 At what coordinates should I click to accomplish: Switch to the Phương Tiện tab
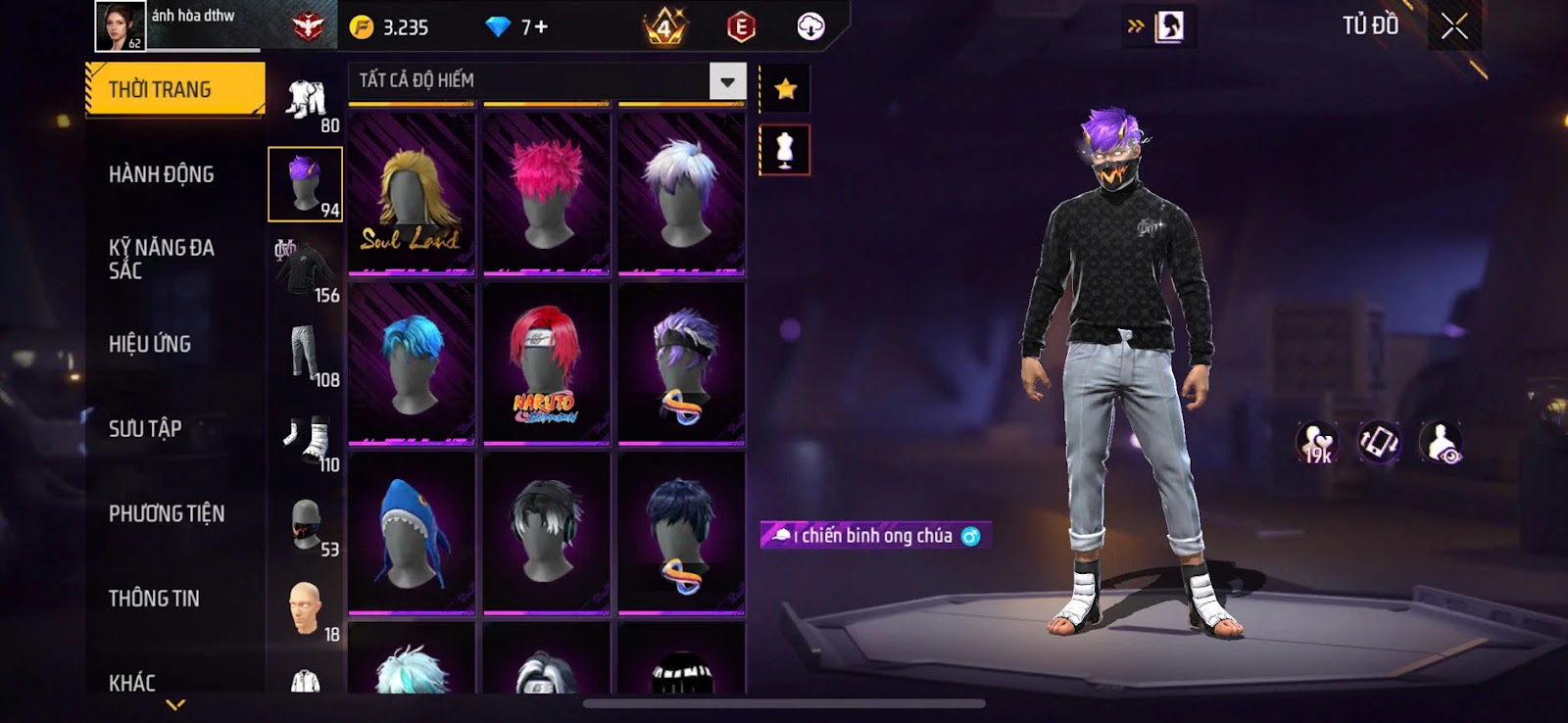(x=167, y=513)
